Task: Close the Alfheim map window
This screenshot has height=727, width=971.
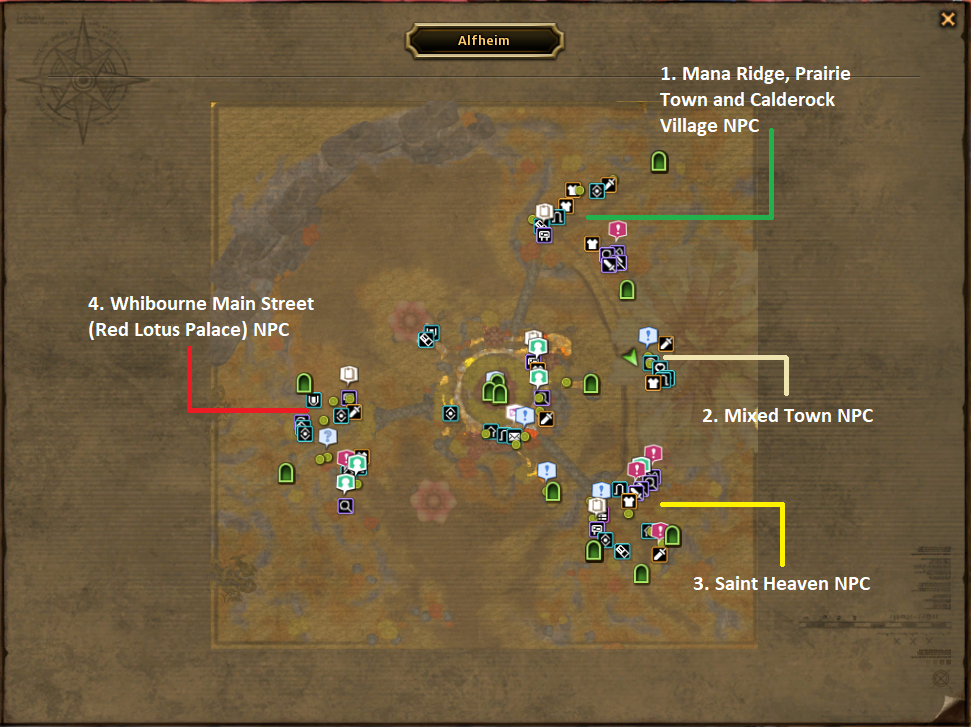Action: (x=947, y=19)
